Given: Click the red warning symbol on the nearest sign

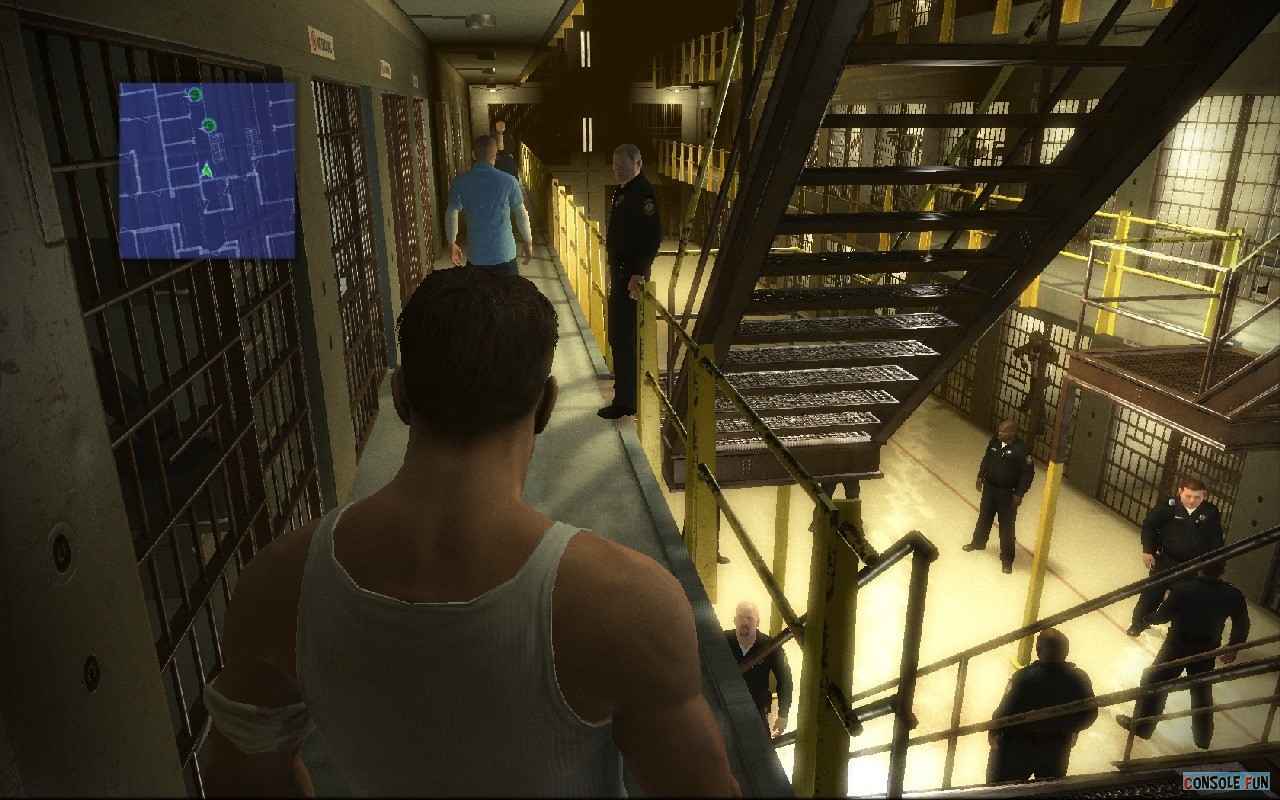Looking at the screenshot, I should (313, 41).
